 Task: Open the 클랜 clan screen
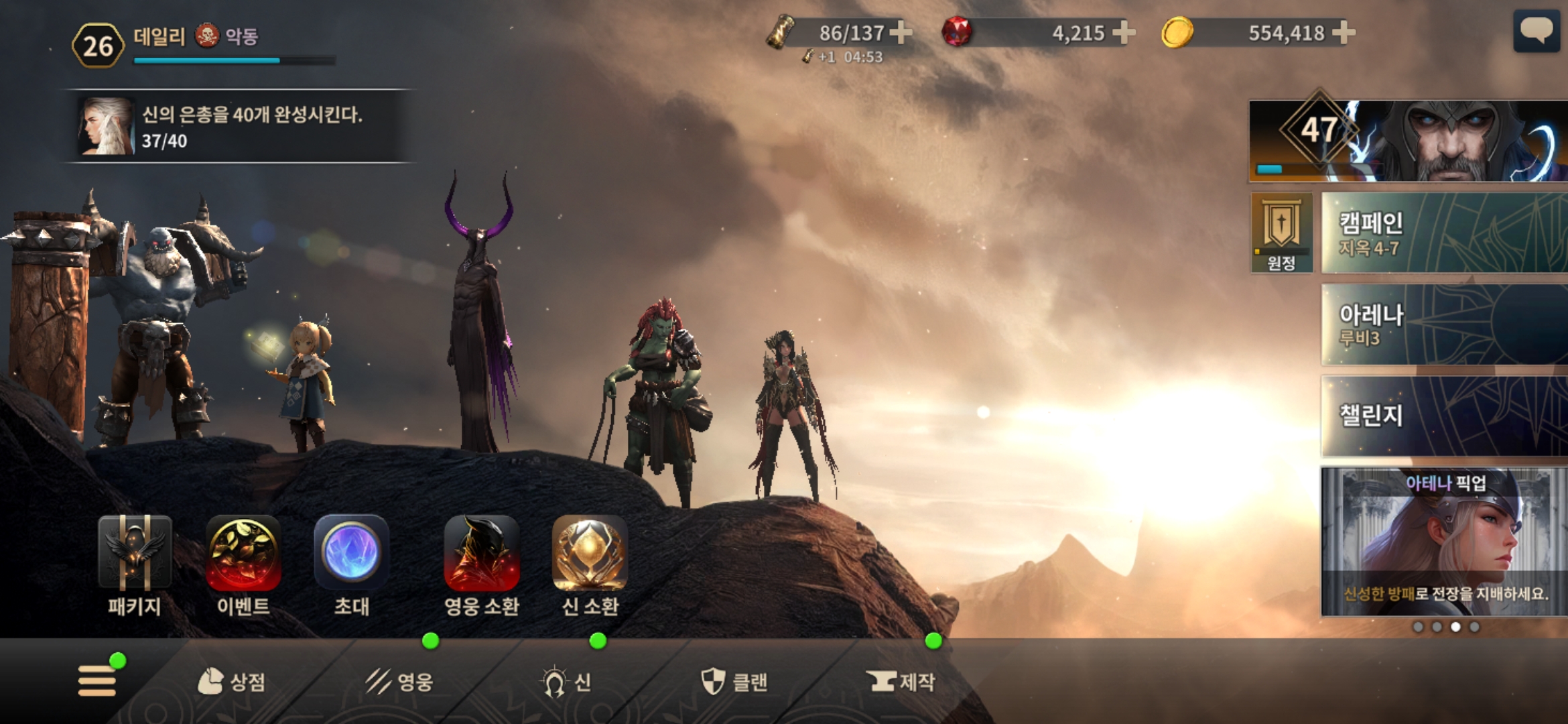(x=734, y=682)
